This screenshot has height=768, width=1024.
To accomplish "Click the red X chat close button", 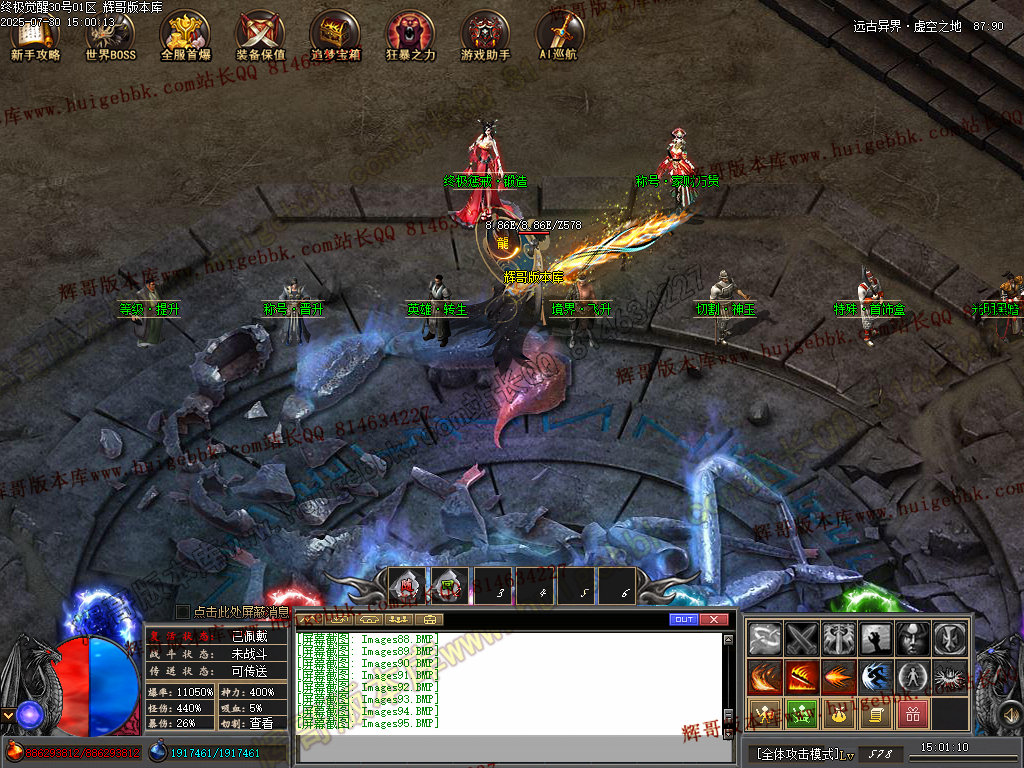I will pos(713,620).
